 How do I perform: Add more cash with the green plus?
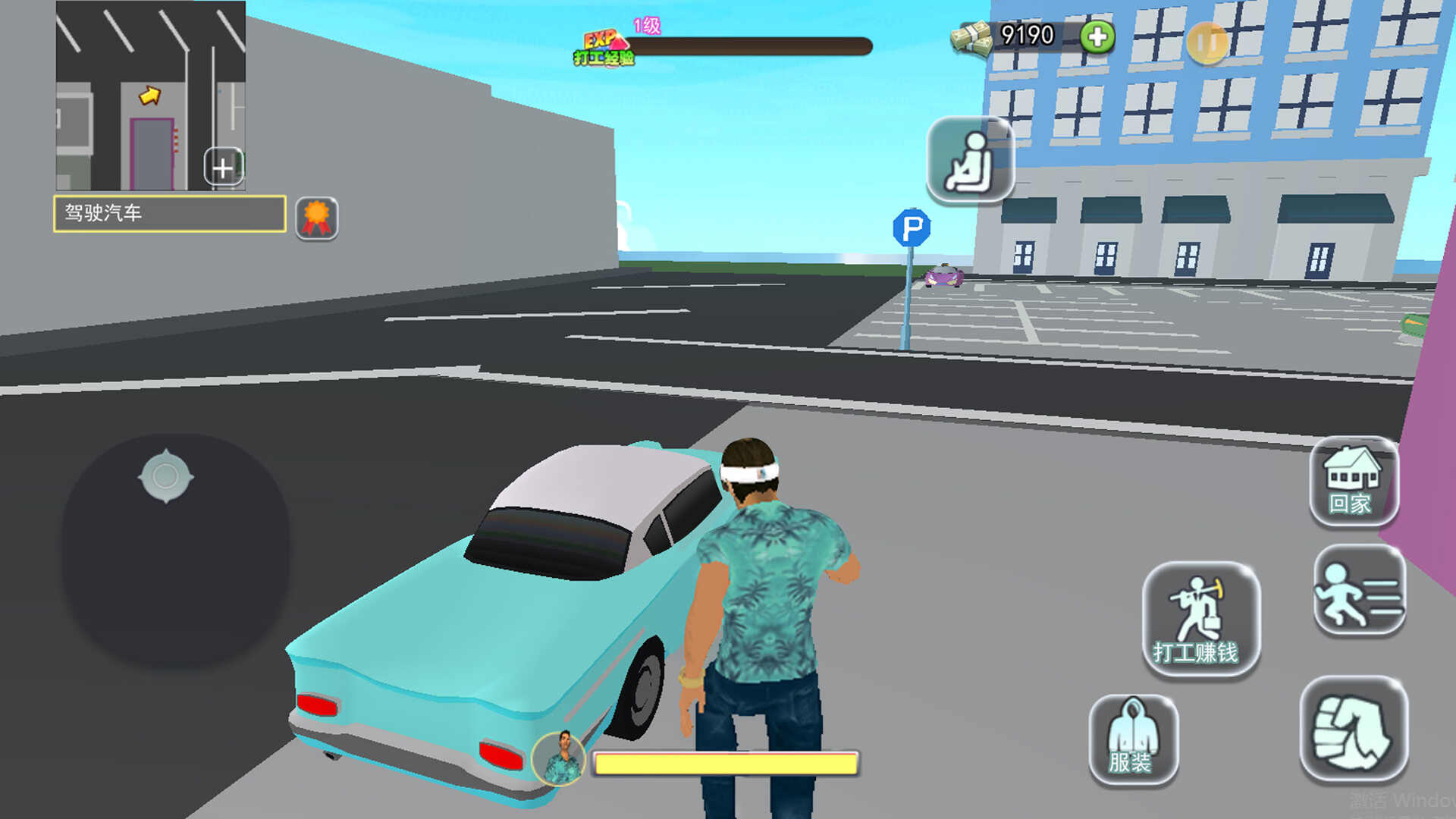(x=1097, y=36)
